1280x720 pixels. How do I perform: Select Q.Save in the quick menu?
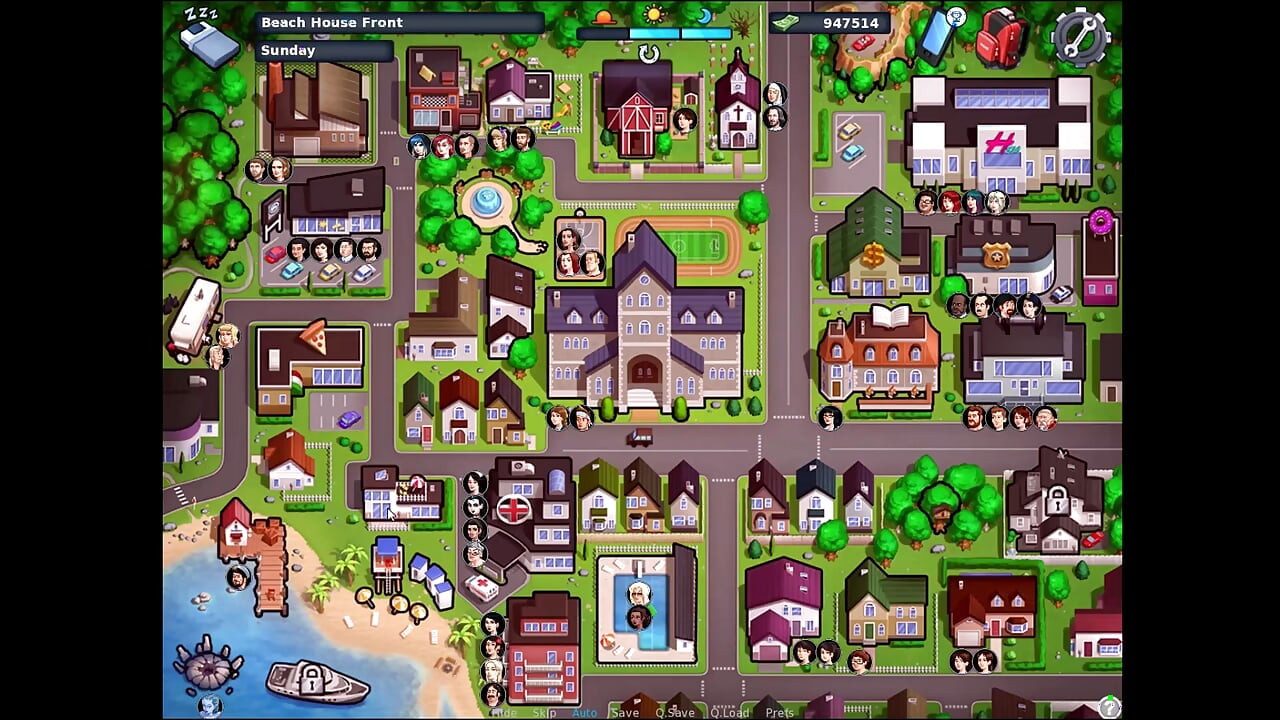point(675,713)
